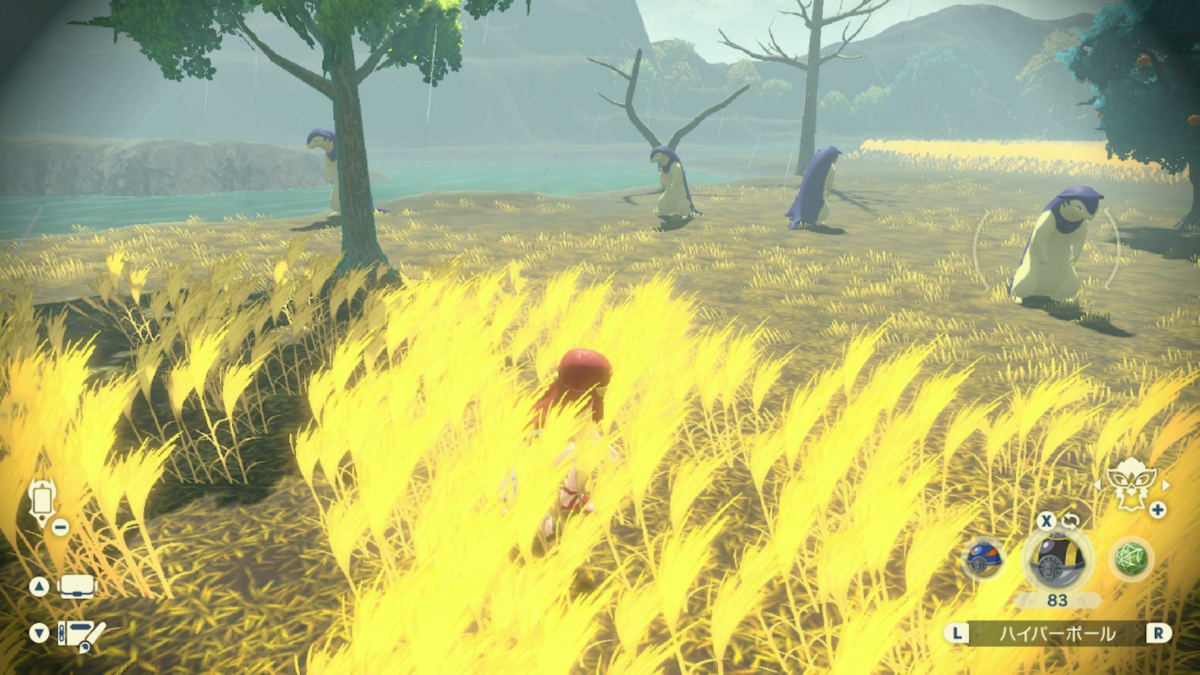Toggle the item and Pokémon swap arrows icon
The image size is (1200, 675).
pyautogui.click(x=1071, y=520)
